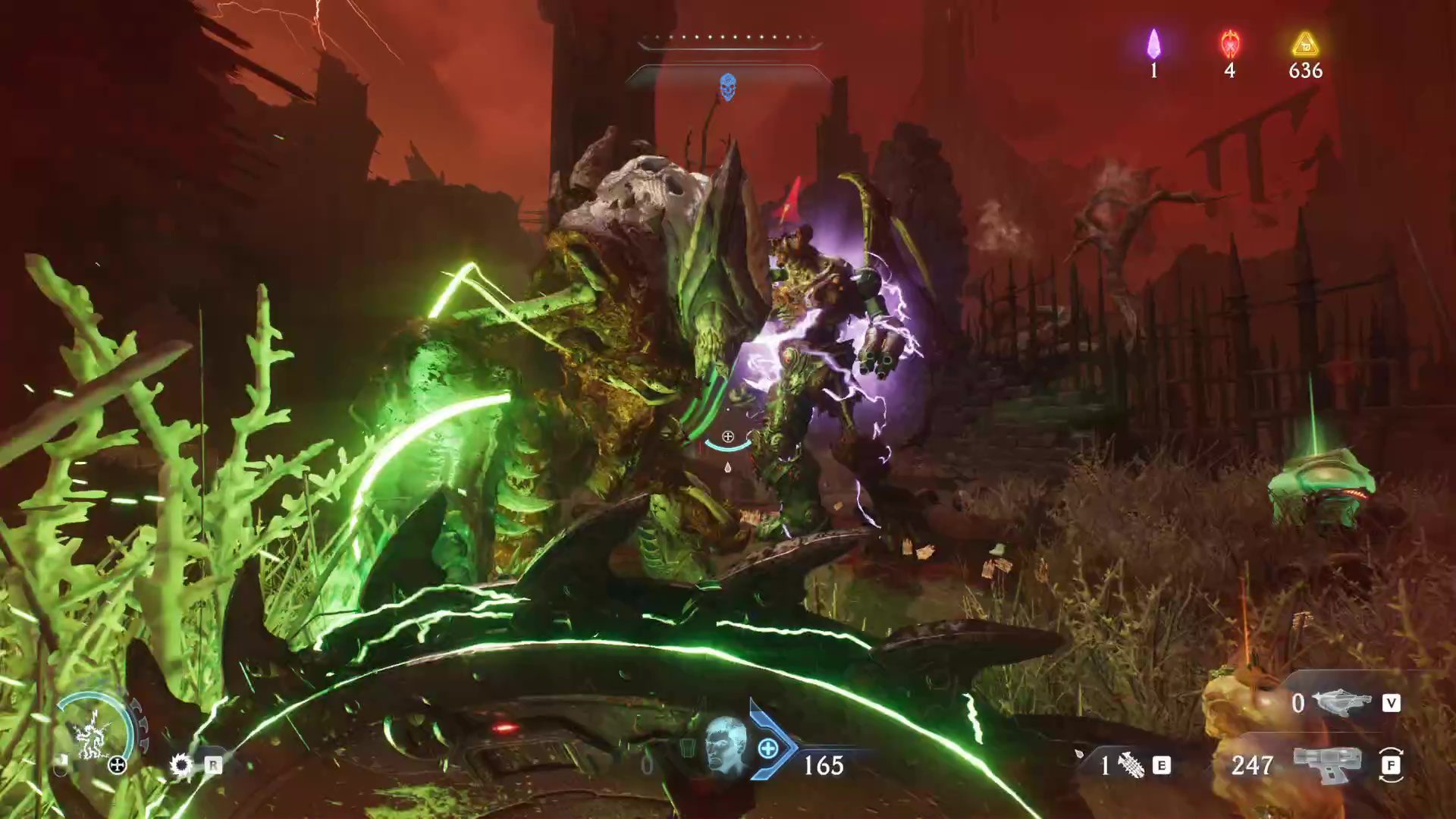Choose the spiked flail melee weapon icon
This screenshot has height=819, width=1456.
[x=1131, y=765]
